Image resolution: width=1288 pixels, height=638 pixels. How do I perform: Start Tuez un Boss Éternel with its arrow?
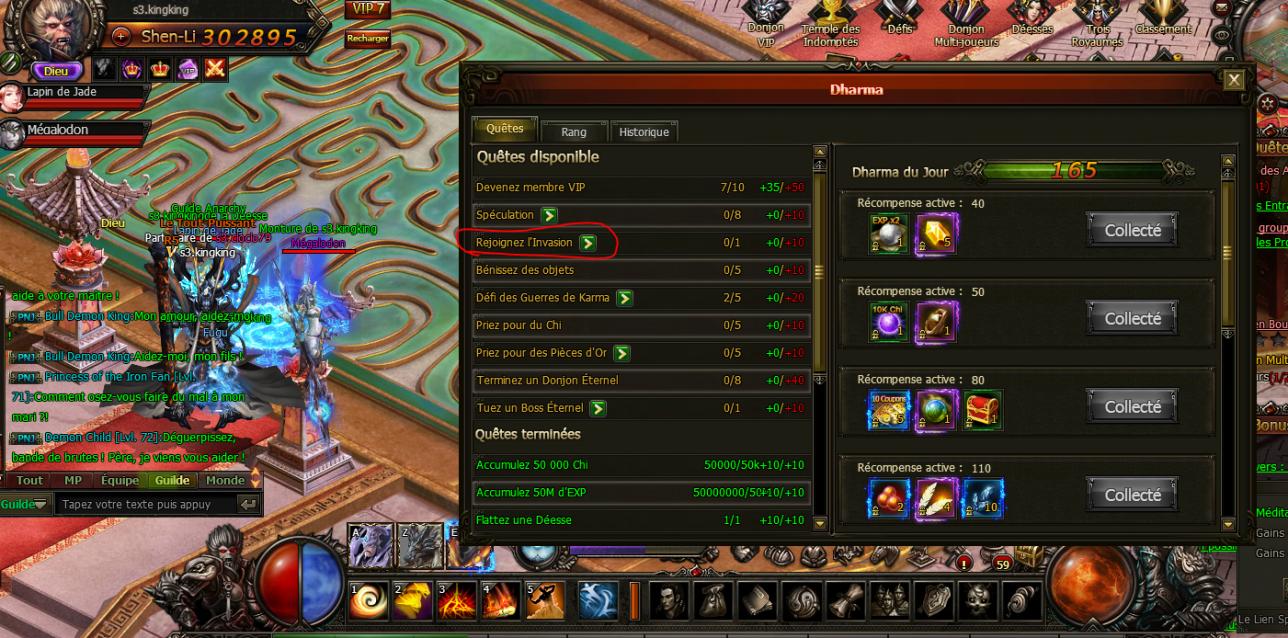click(598, 408)
